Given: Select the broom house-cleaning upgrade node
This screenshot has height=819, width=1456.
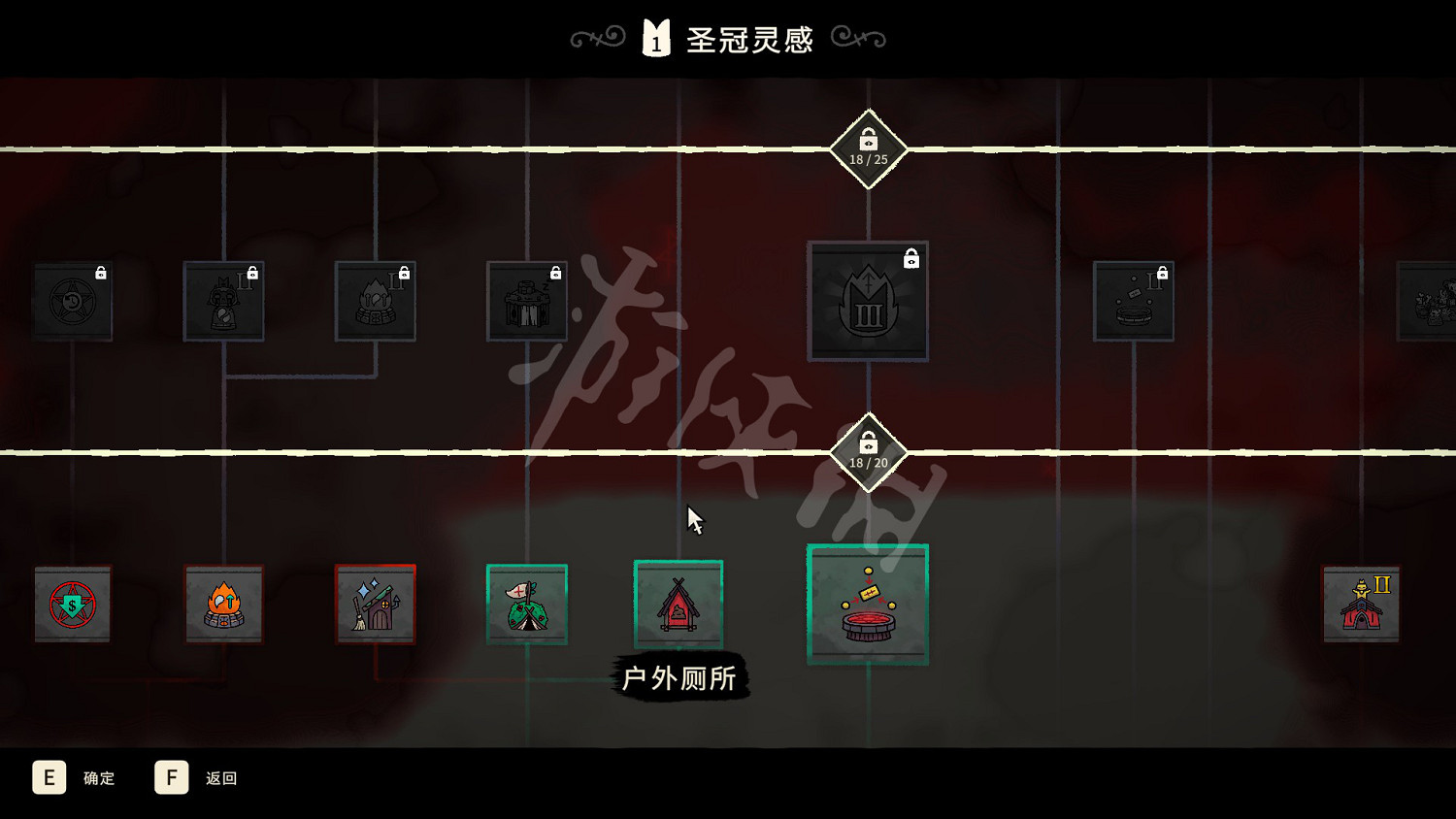Looking at the screenshot, I should (x=376, y=604).
